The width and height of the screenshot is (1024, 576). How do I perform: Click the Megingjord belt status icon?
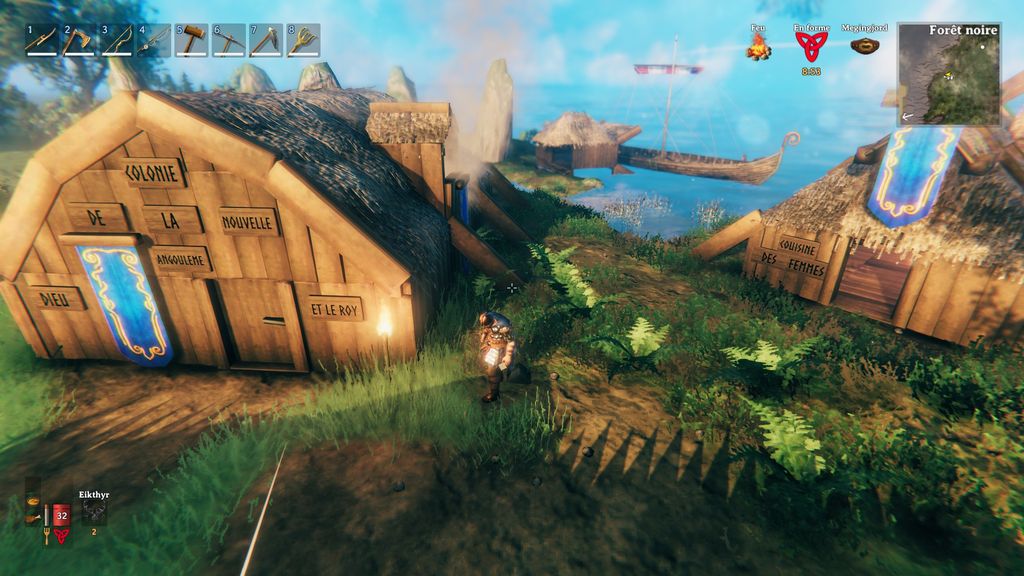864,45
